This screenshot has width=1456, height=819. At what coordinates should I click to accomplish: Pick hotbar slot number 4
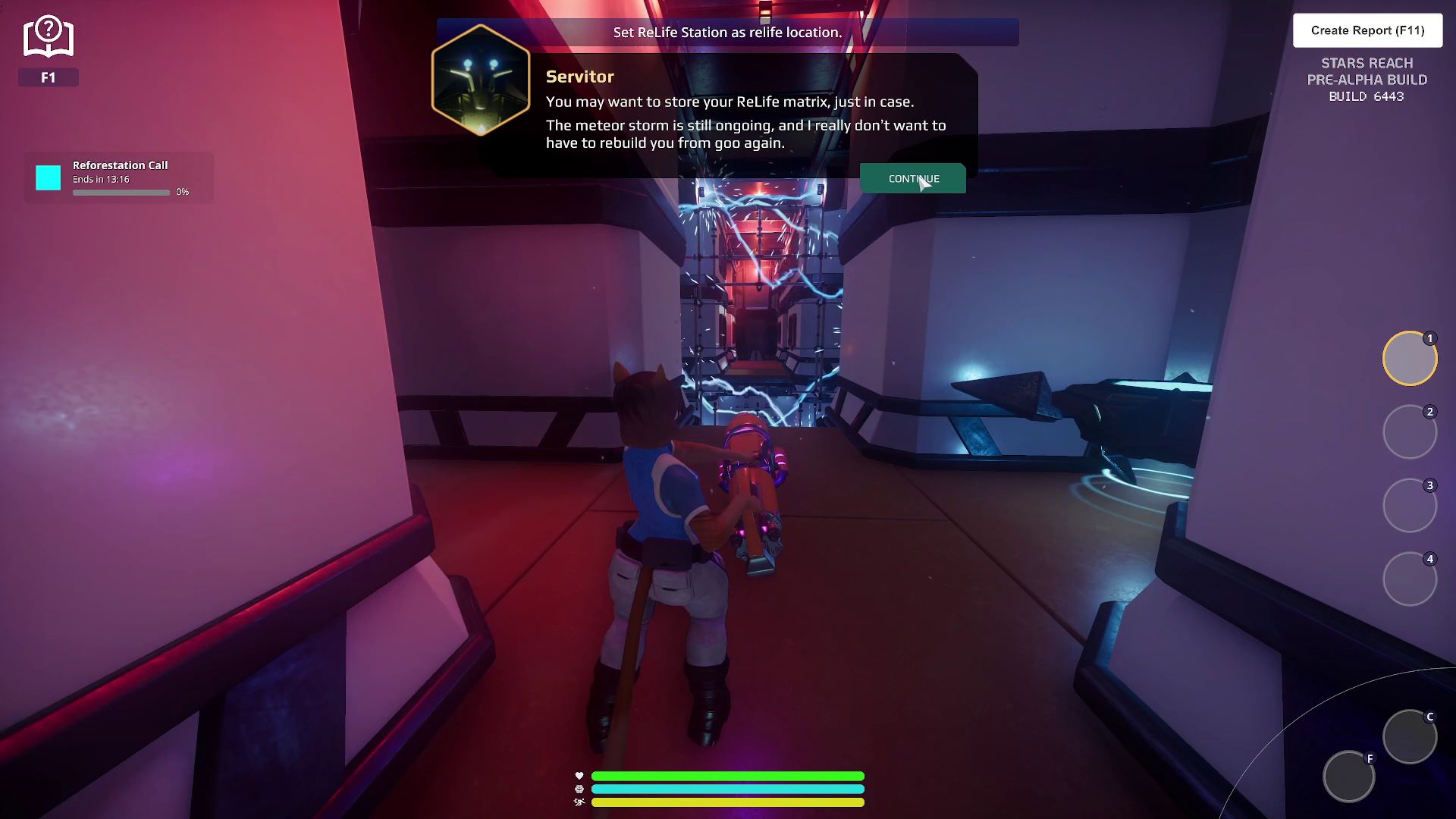[1409, 579]
